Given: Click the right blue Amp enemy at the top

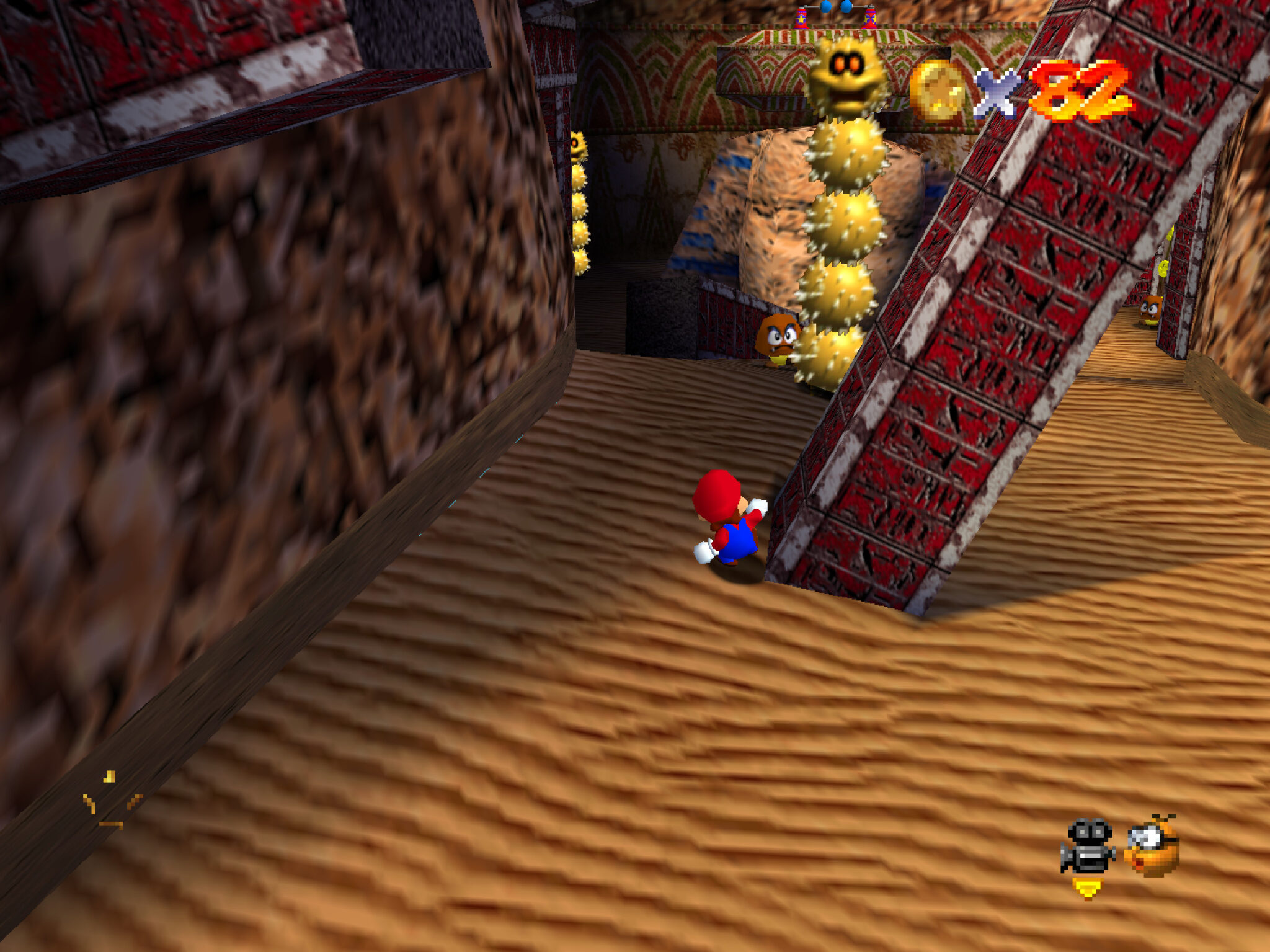Looking at the screenshot, I should (x=845, y=6).
